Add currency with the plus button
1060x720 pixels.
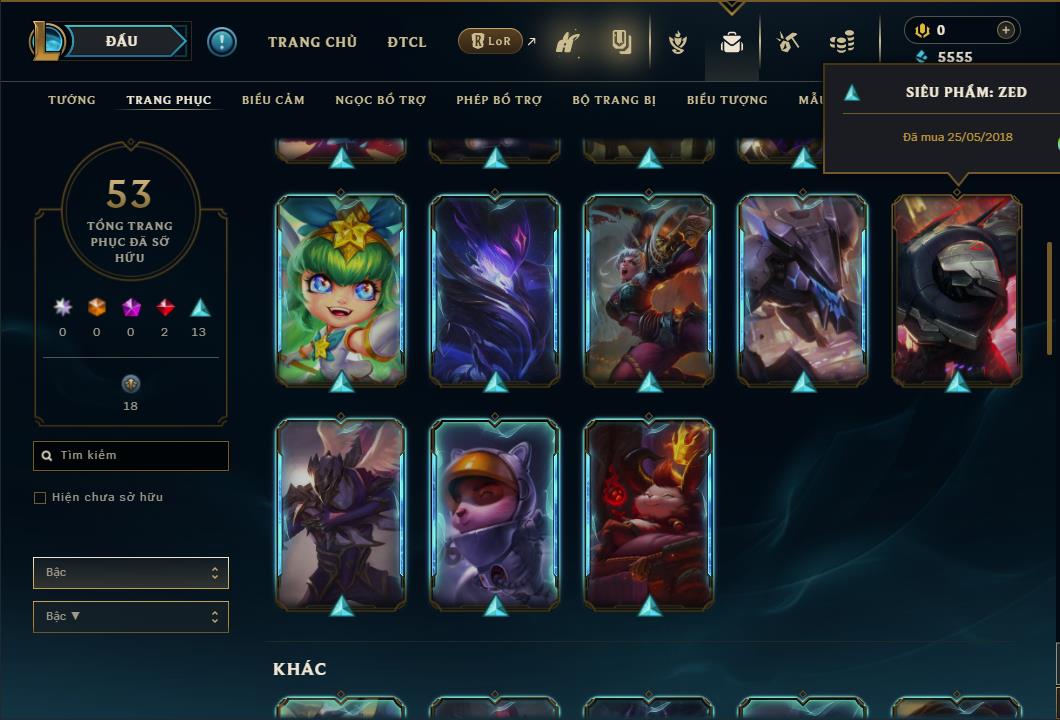(x=1006, y=30)
